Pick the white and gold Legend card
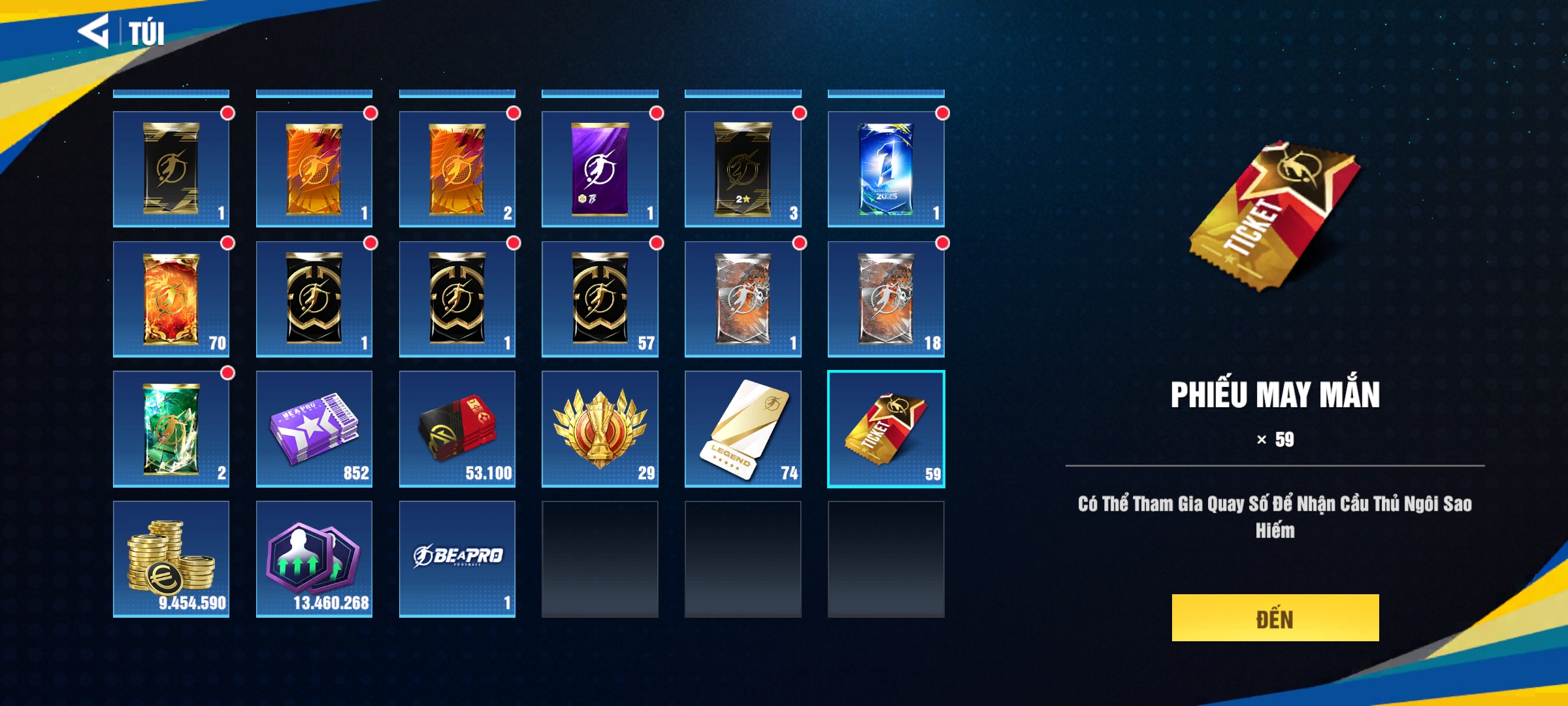This screenshot has width=1568, height=706. (x=743, y=429)
